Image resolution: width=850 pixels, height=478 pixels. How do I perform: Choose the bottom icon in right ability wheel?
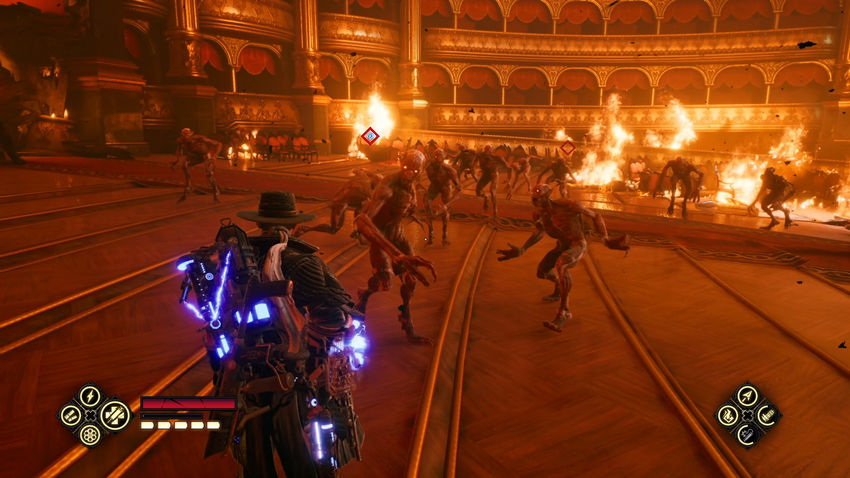point(747,434)
